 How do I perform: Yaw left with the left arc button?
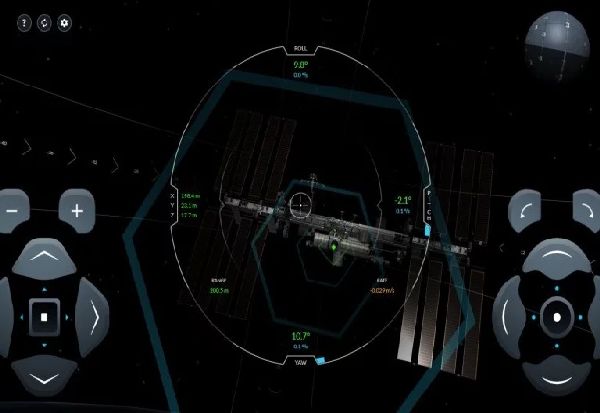pyautogui.click(x=509, y=319)
